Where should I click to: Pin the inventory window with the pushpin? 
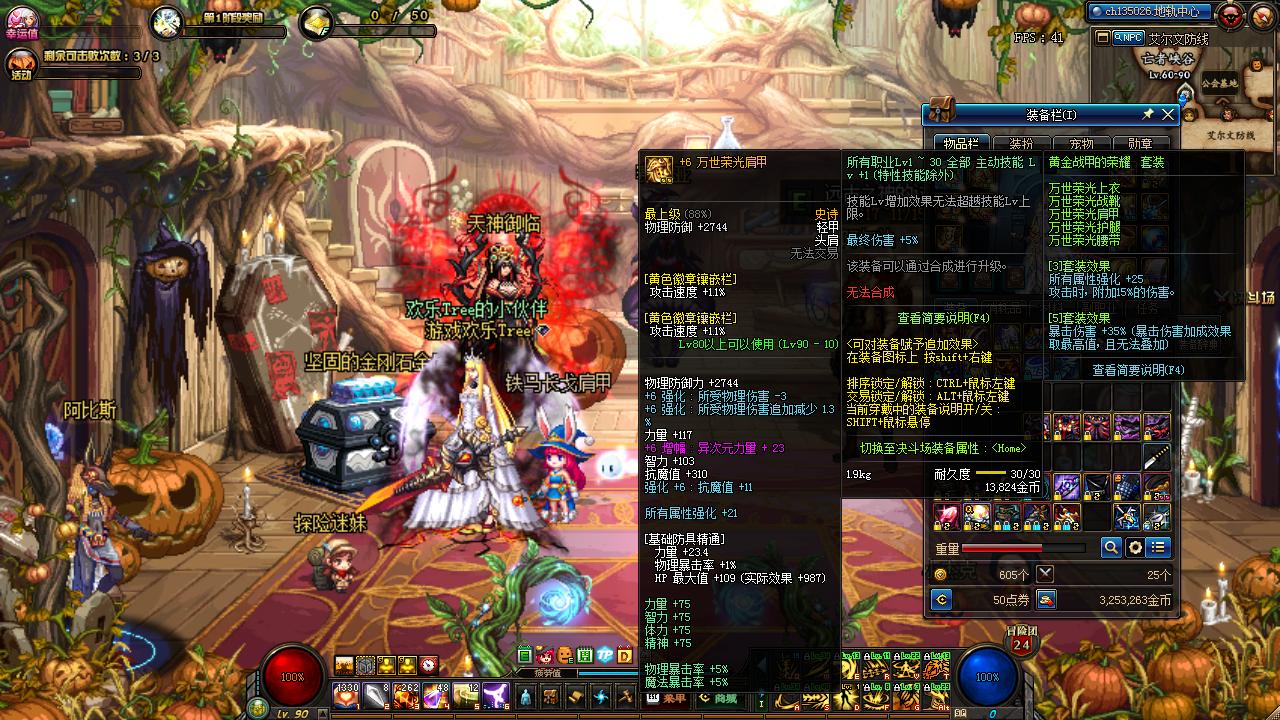1148,115
